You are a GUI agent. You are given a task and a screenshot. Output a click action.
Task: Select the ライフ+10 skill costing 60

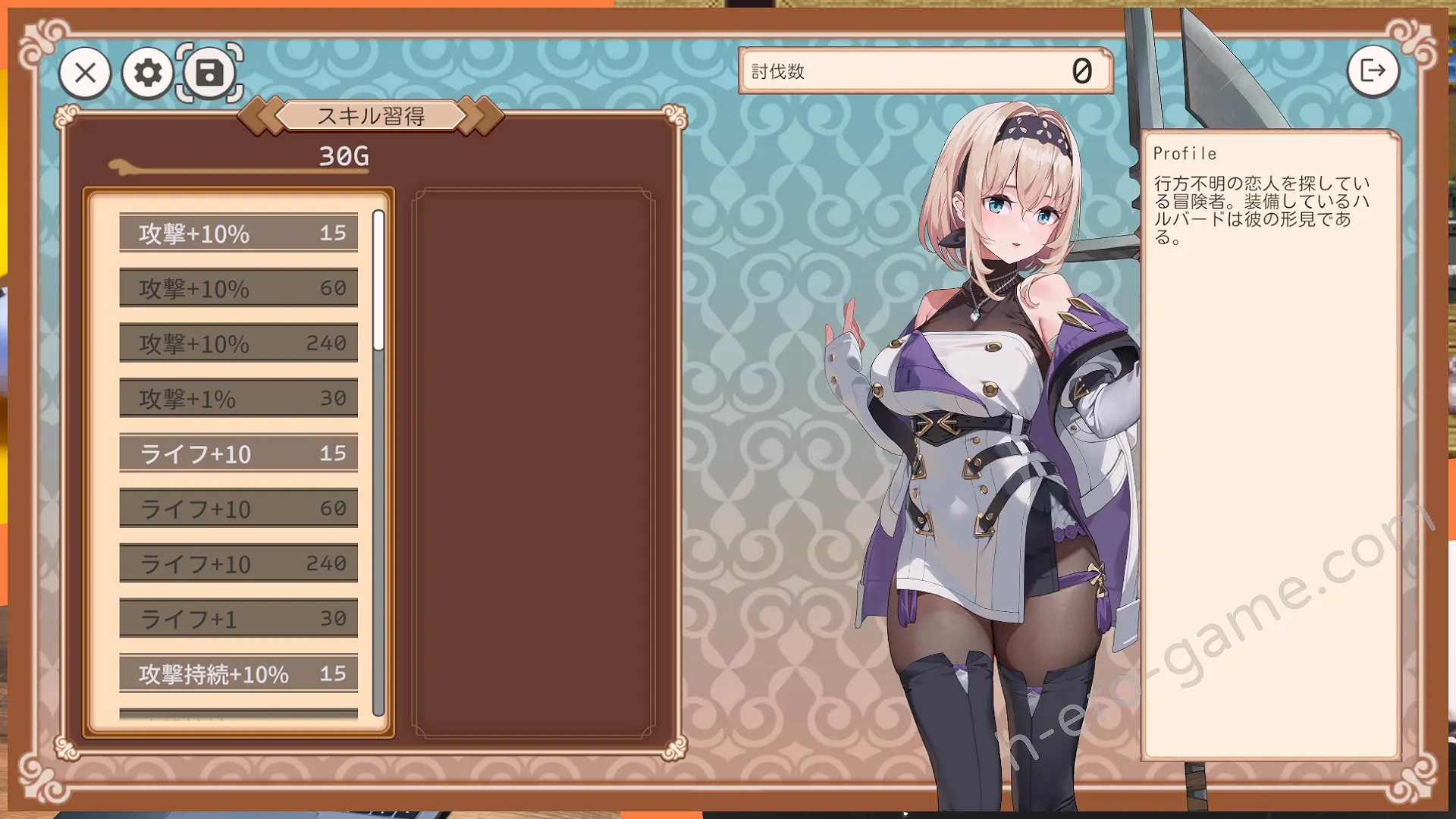(x=238, y=508)
